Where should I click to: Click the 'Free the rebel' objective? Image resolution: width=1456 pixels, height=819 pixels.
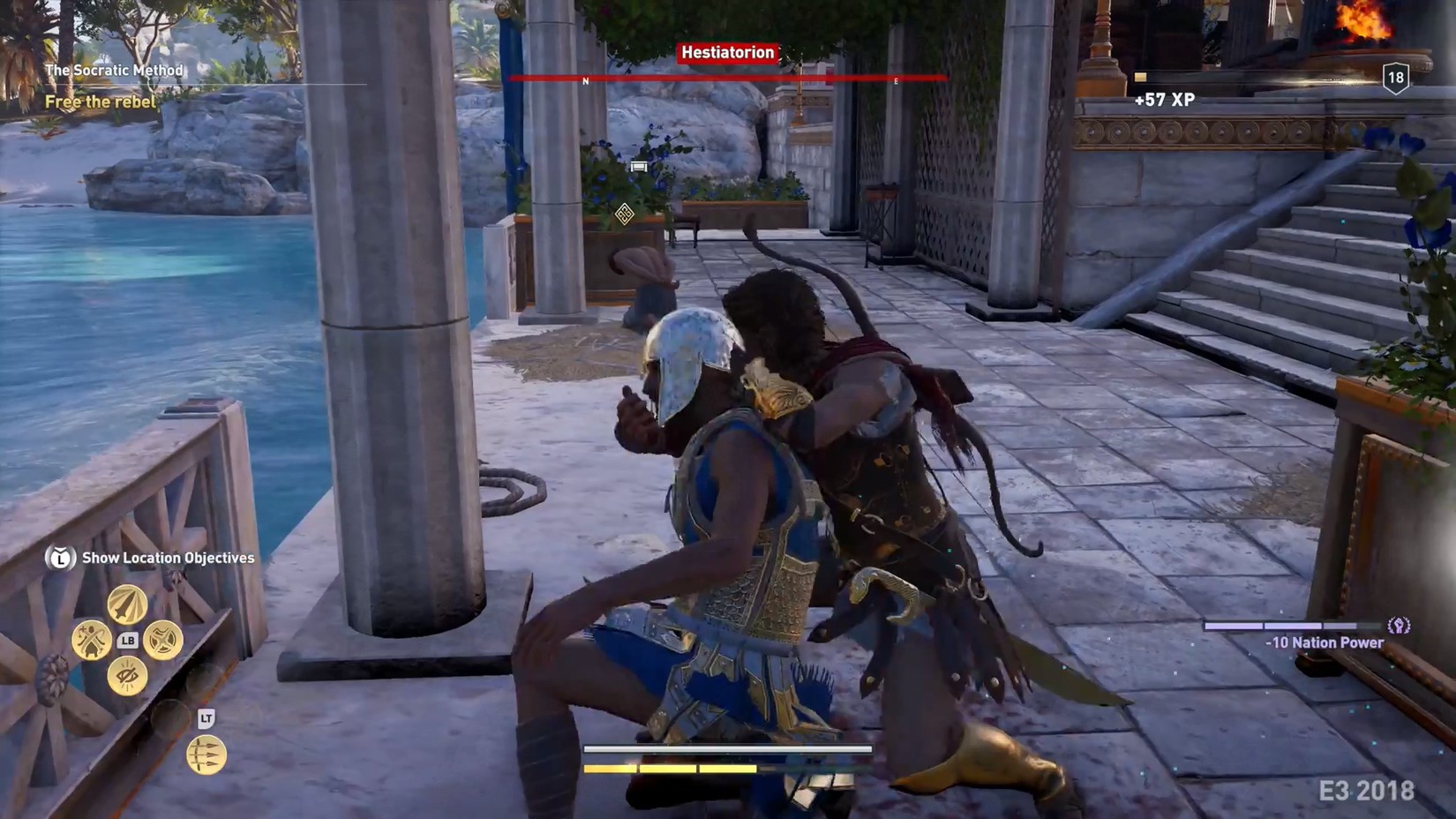(101, 102)
